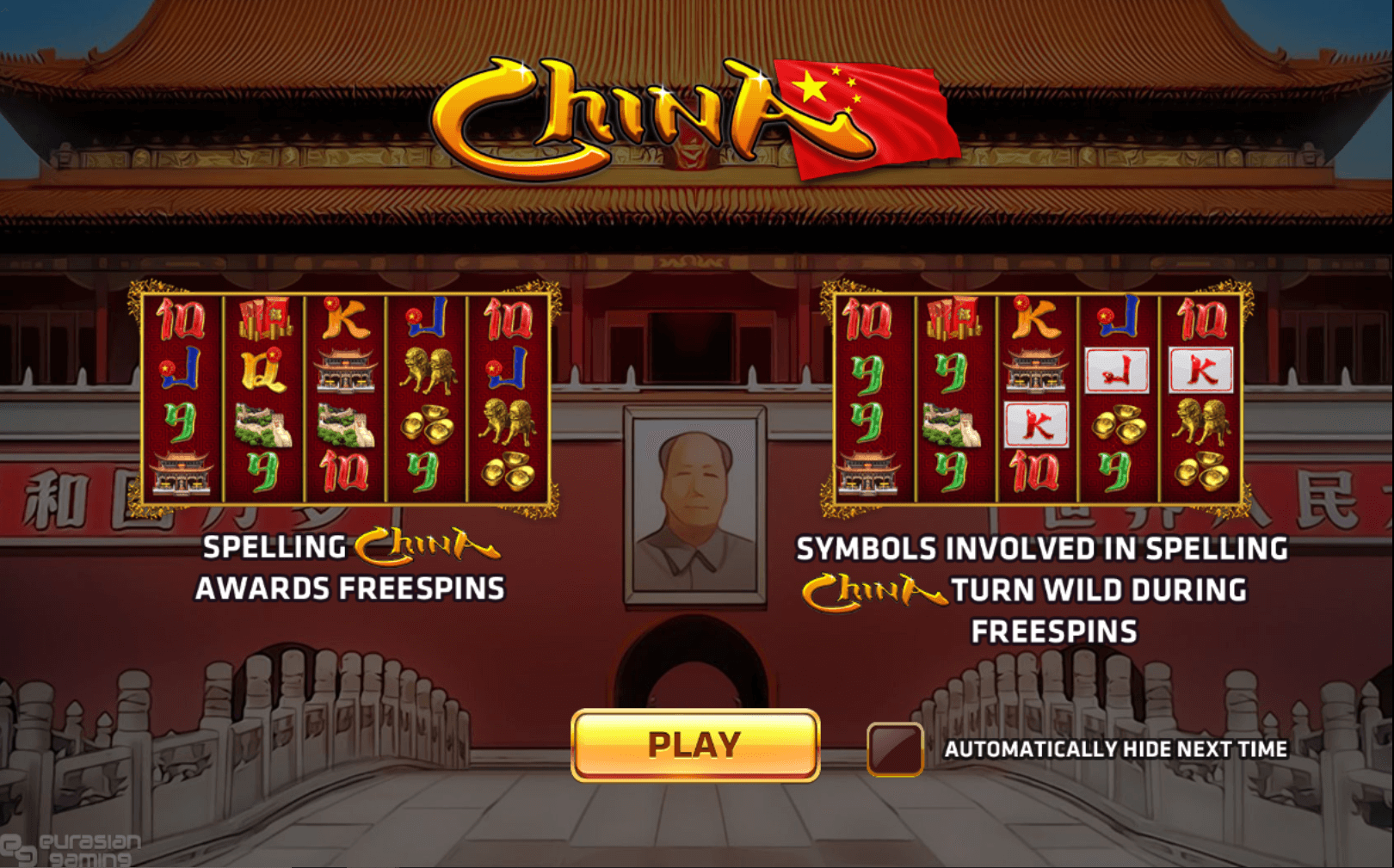Screen dimensions: 1394x868
Task: Click the green 9 symbol
Action: pyautogui.click(x=181, y=422)
